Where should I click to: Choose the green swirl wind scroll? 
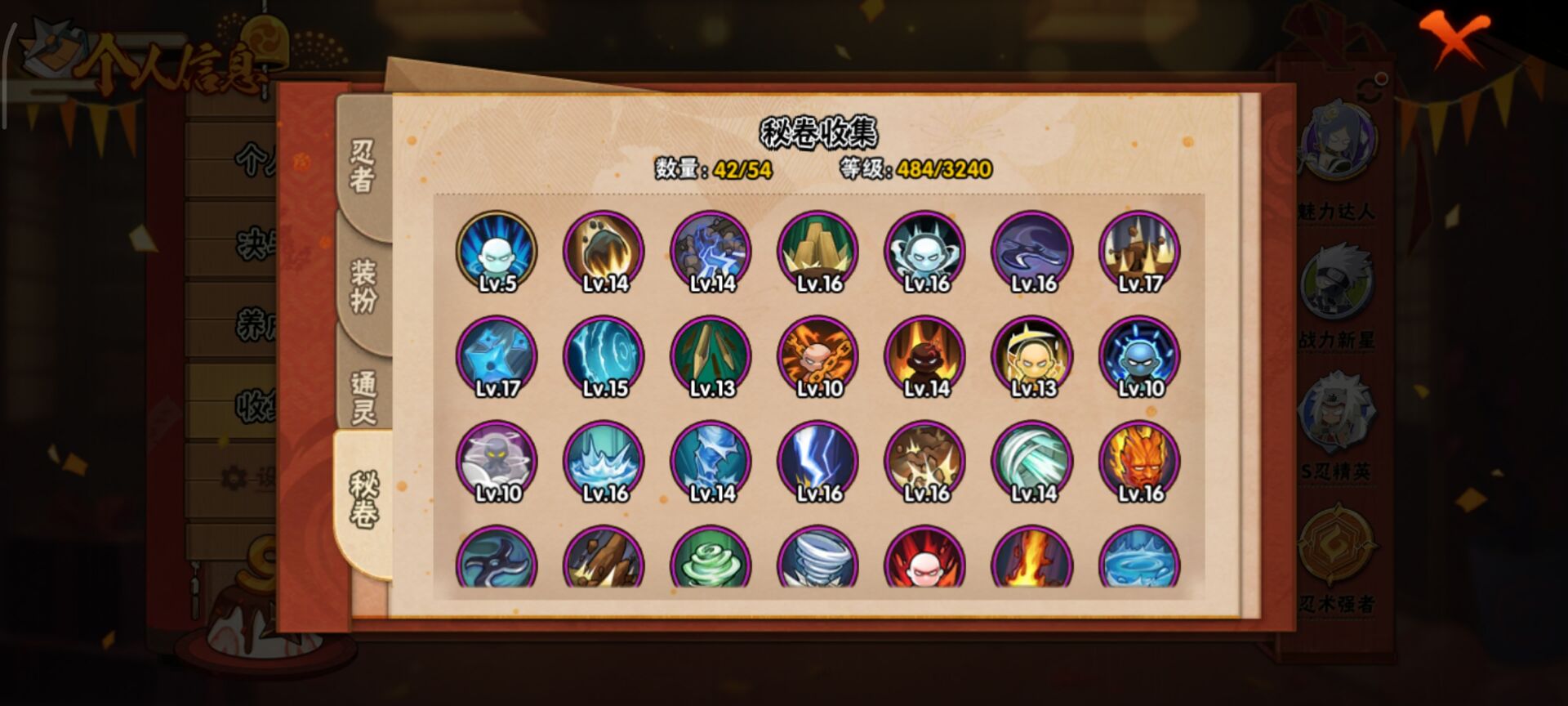(x=711, y=560)
